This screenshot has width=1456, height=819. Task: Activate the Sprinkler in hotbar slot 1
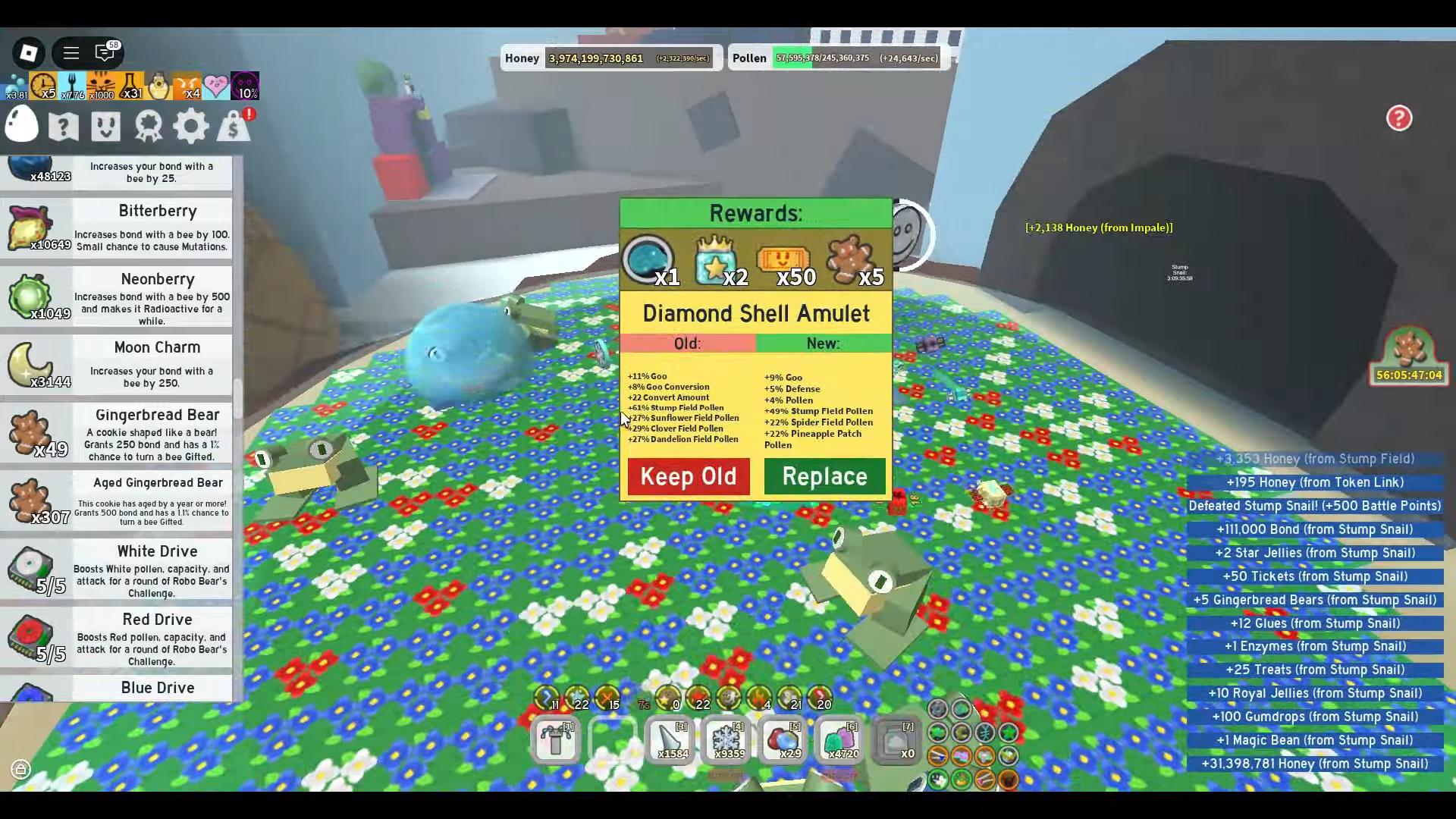556,739
